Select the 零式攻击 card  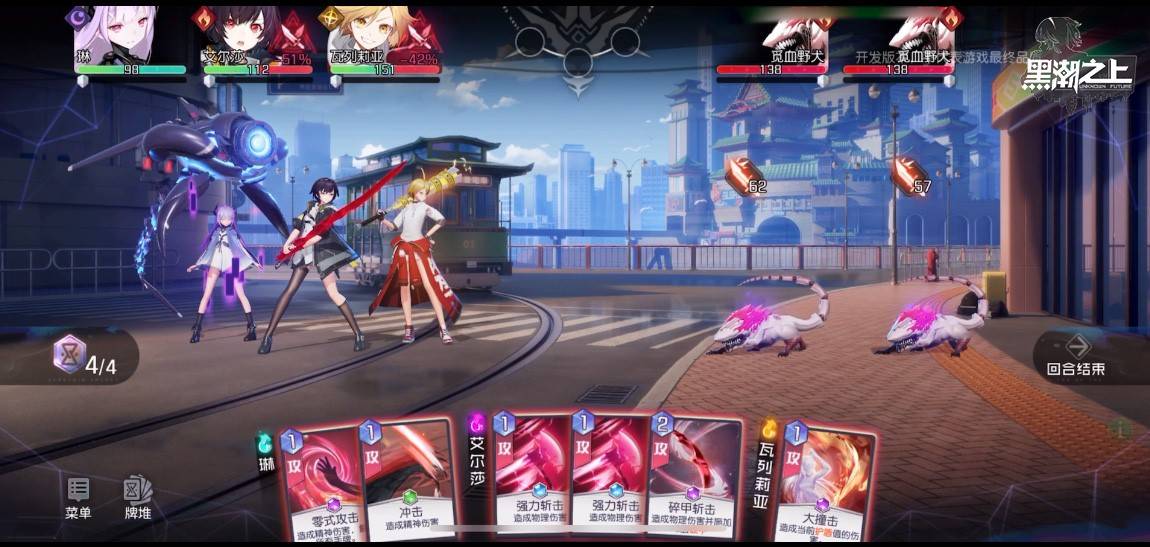[320, 480]
